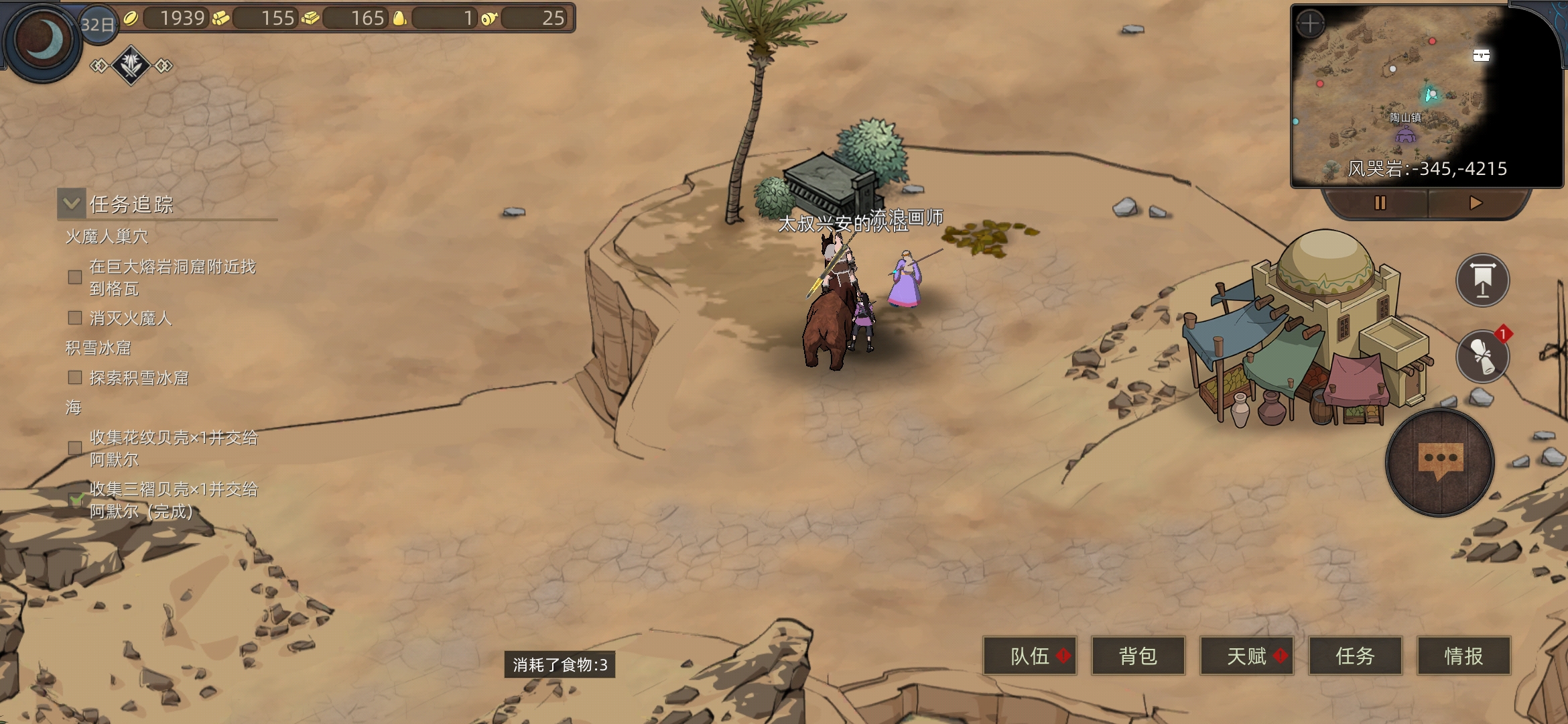Select the 消灭火魔人 quest objective
1568x724 pixels.
click(131, 318)
